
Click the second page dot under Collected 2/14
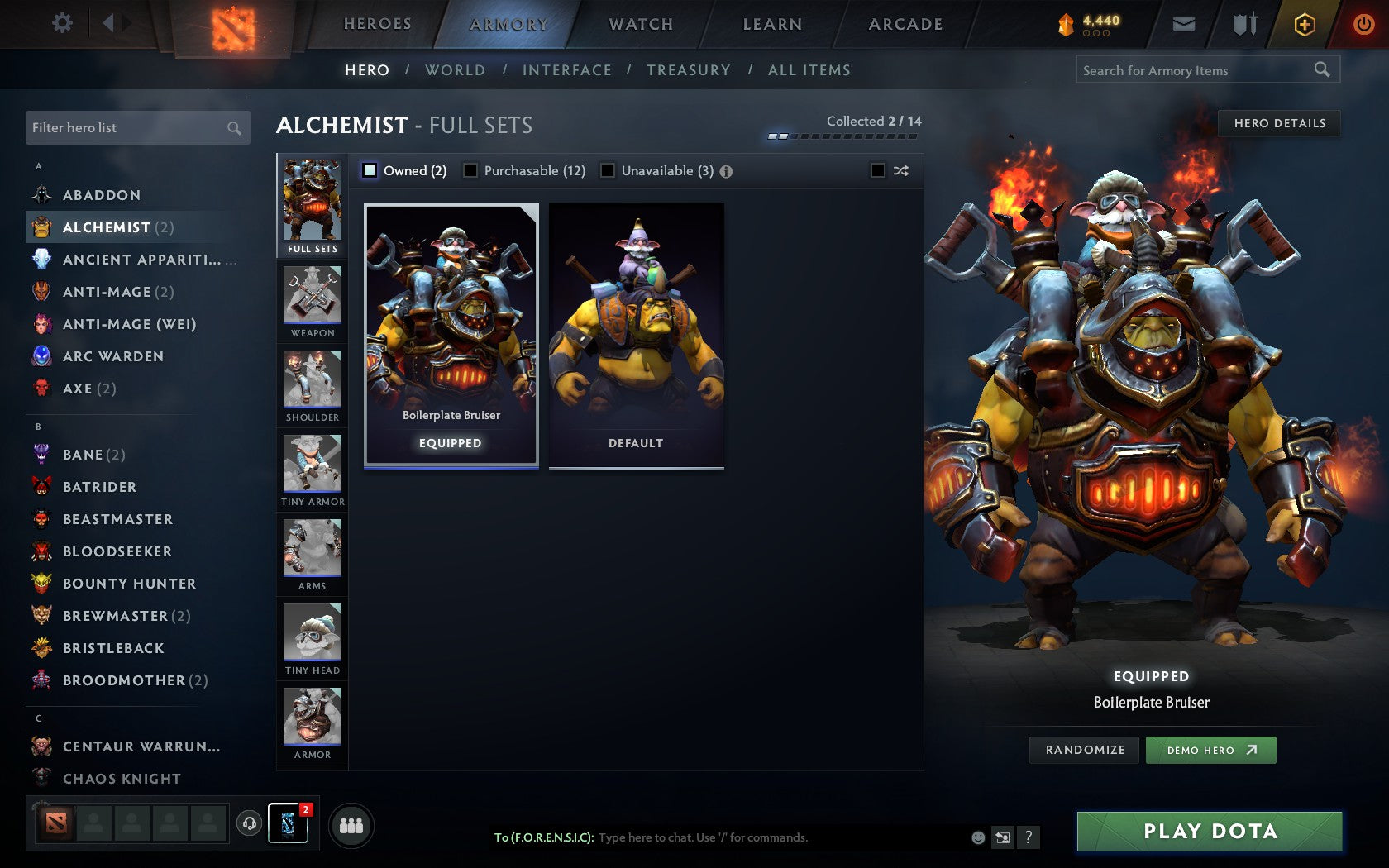coord(782,134)
